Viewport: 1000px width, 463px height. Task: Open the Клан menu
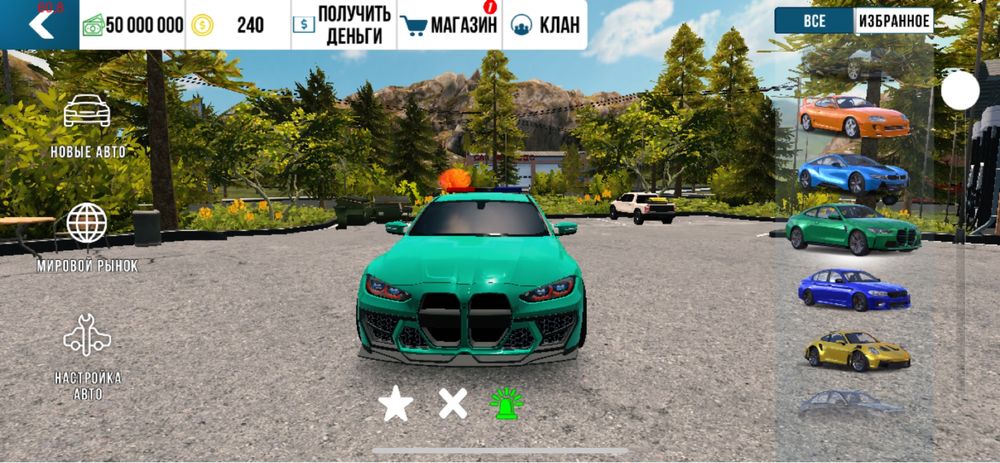tap(545, 25)
